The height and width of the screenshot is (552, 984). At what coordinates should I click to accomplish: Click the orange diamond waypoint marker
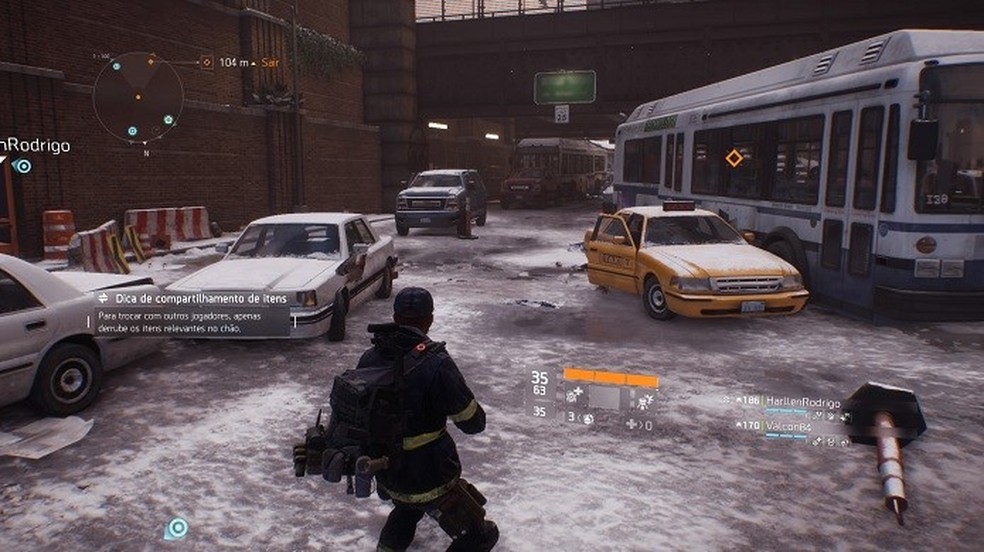pyautogui.click(x=734, y=158)
